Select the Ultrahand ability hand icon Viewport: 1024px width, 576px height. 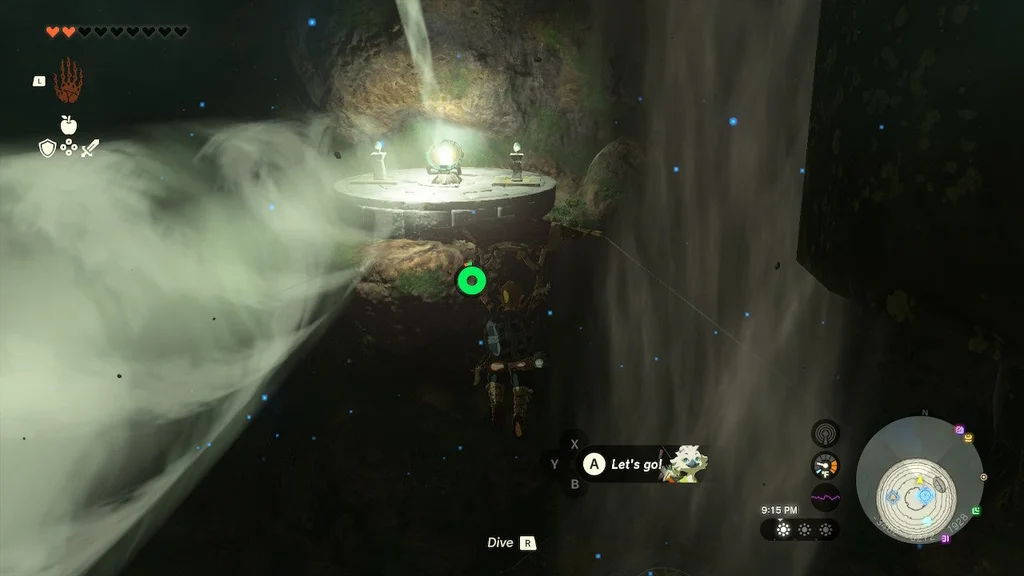click(68, 81)
